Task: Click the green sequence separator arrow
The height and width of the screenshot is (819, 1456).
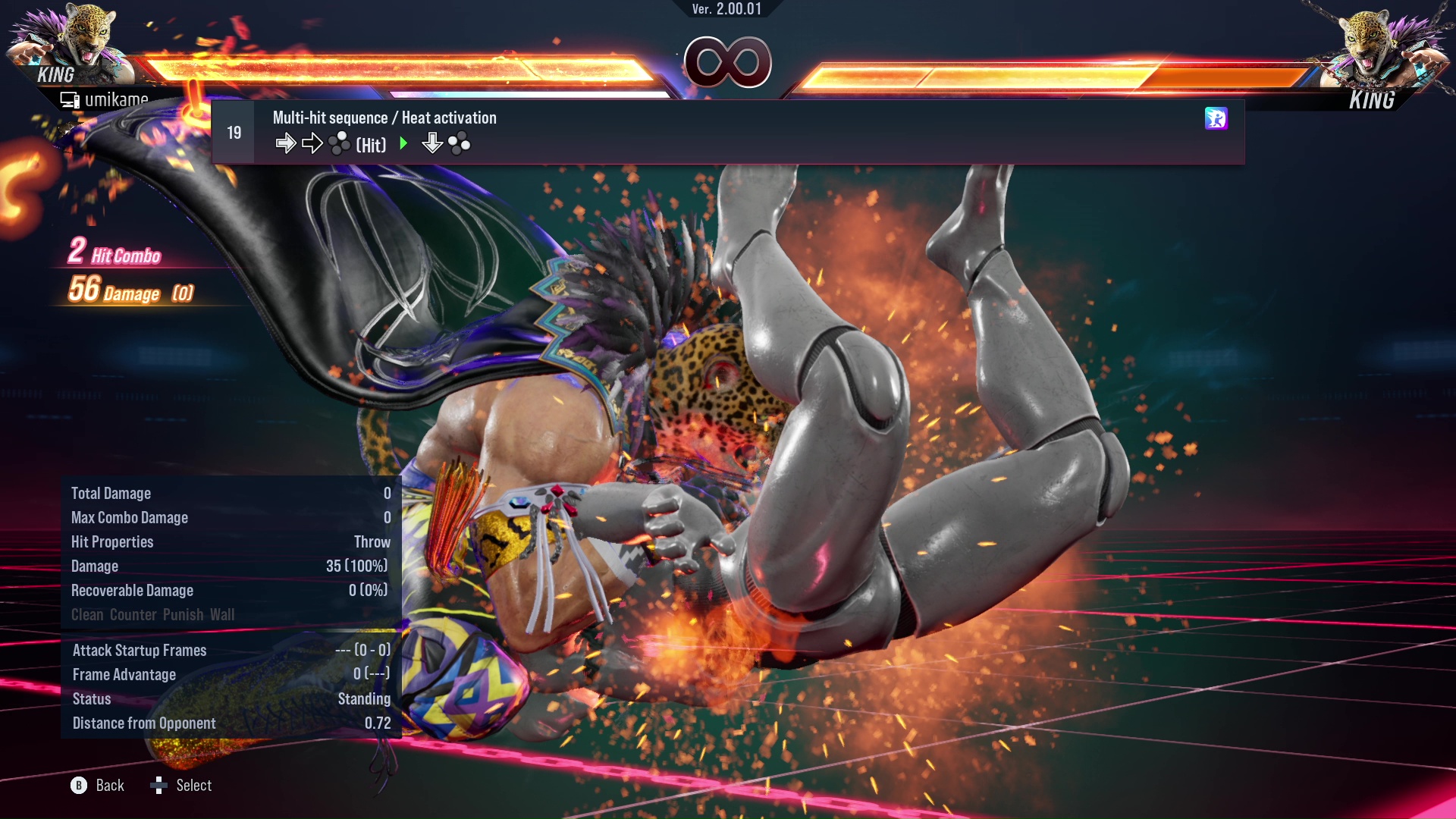Action: coord(403,143)
